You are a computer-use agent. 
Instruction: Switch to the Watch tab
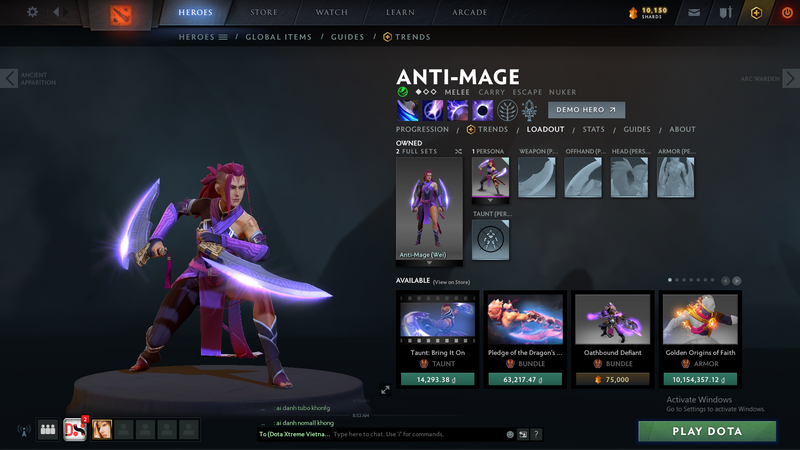point(332,13)
